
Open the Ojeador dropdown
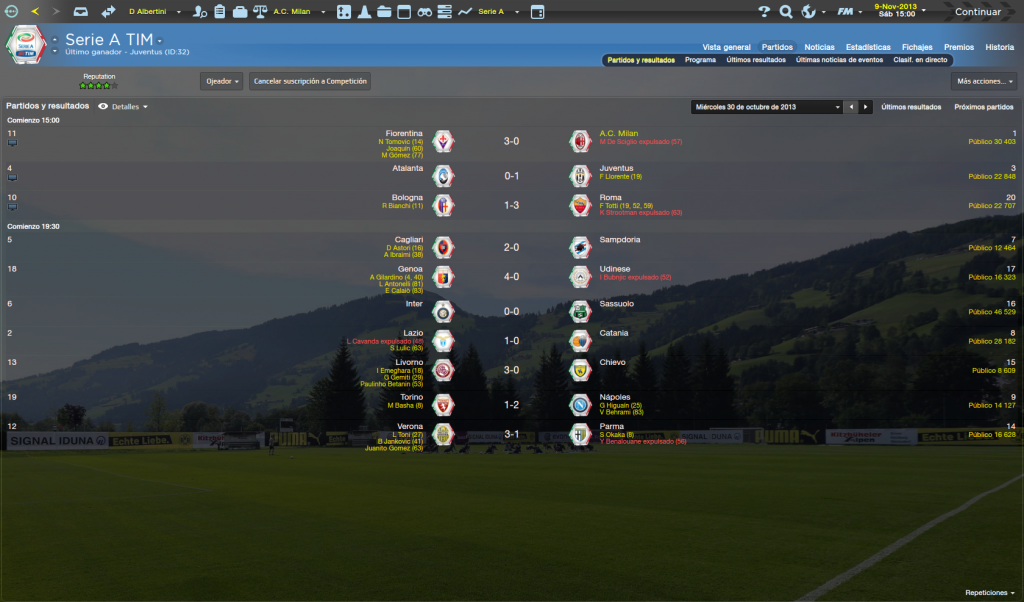coord(222,81)
